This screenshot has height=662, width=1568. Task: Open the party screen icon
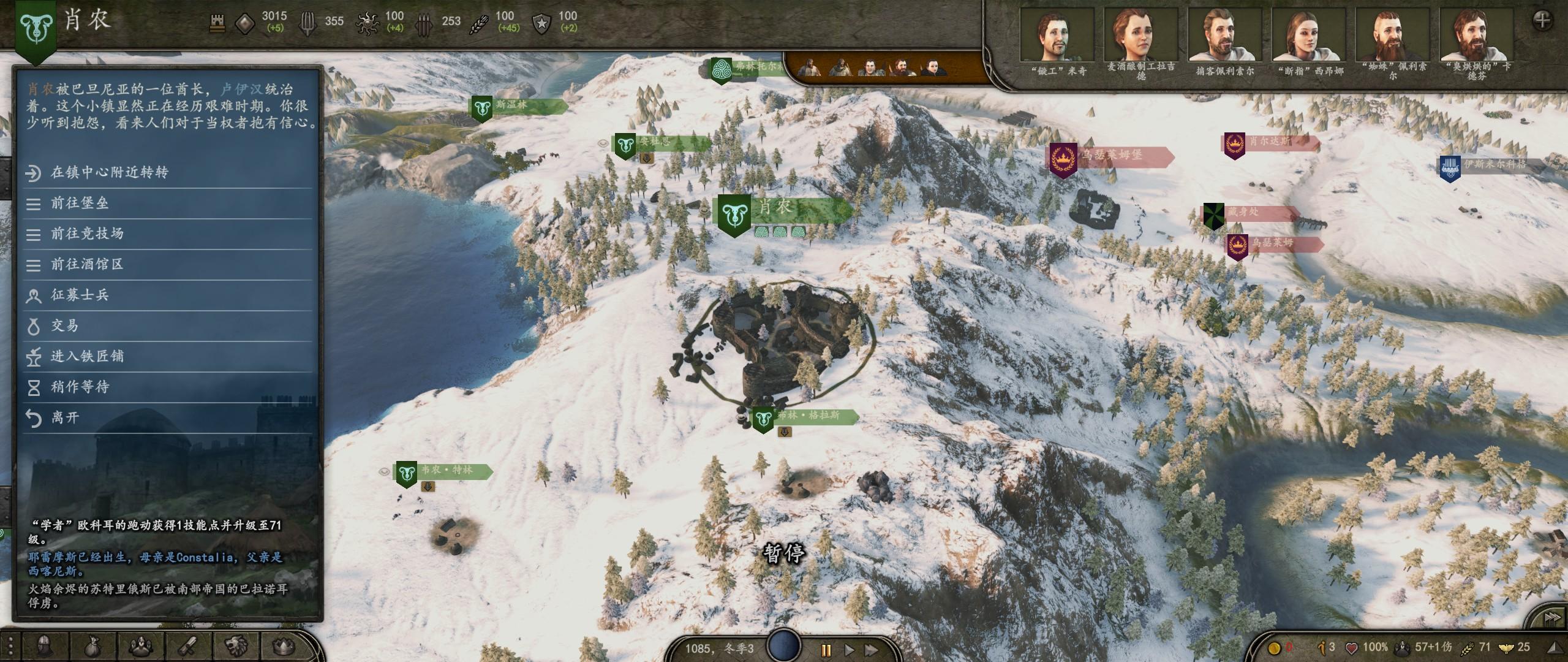[140, 646]
